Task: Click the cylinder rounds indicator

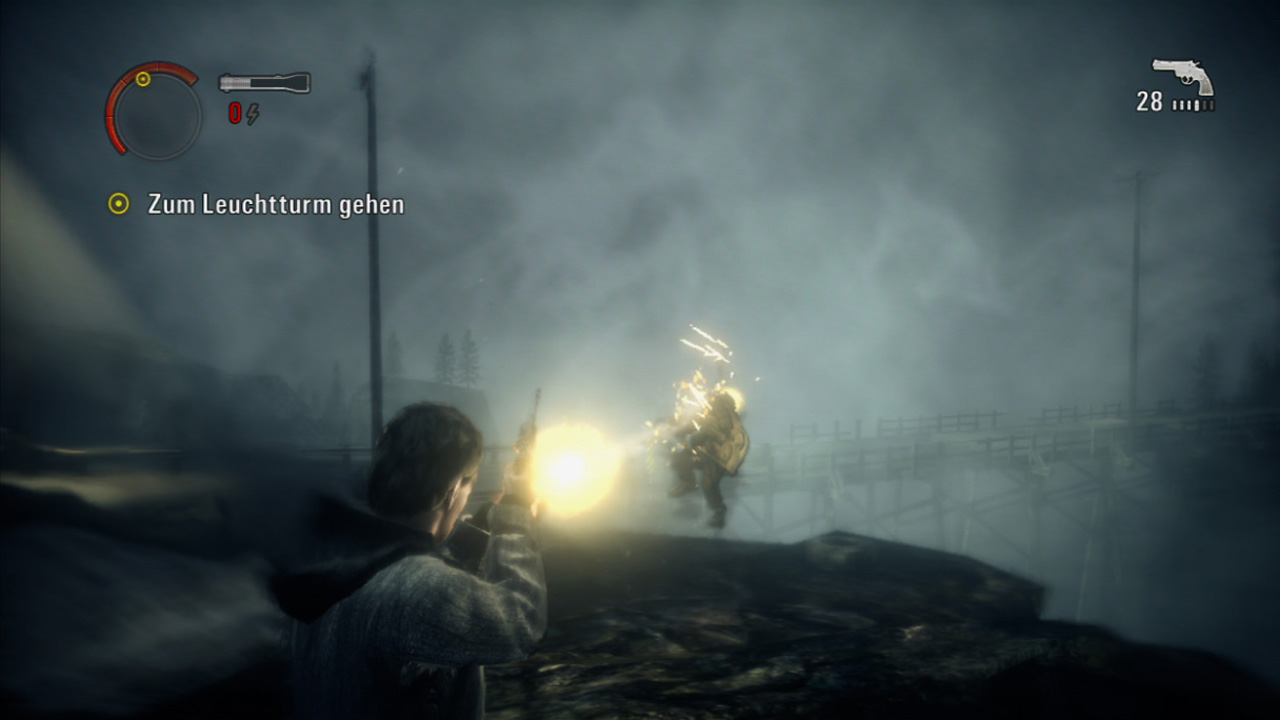Action: coord(1194,104)
